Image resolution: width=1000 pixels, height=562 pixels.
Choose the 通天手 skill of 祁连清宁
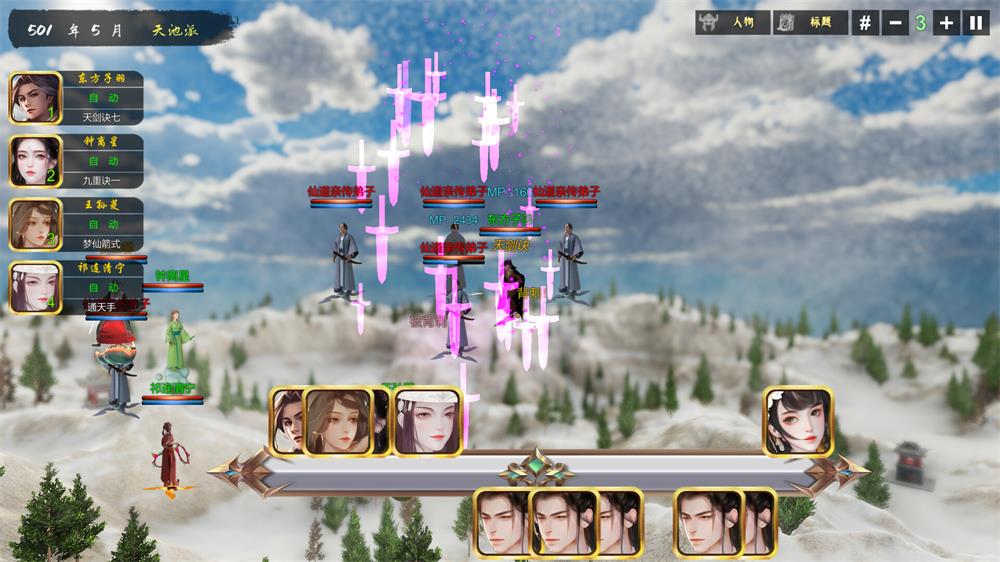pos(102,306)
